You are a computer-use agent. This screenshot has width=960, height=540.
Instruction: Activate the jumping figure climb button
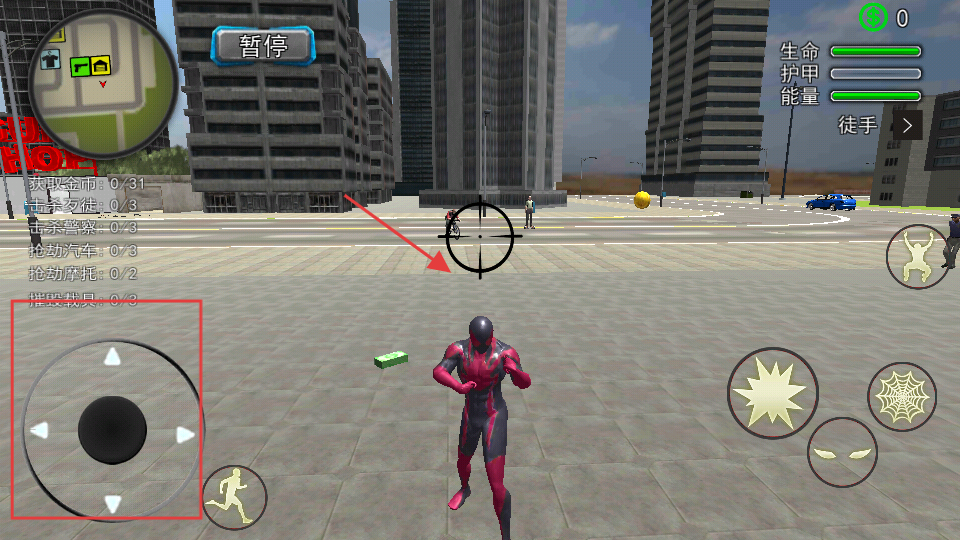918,256
